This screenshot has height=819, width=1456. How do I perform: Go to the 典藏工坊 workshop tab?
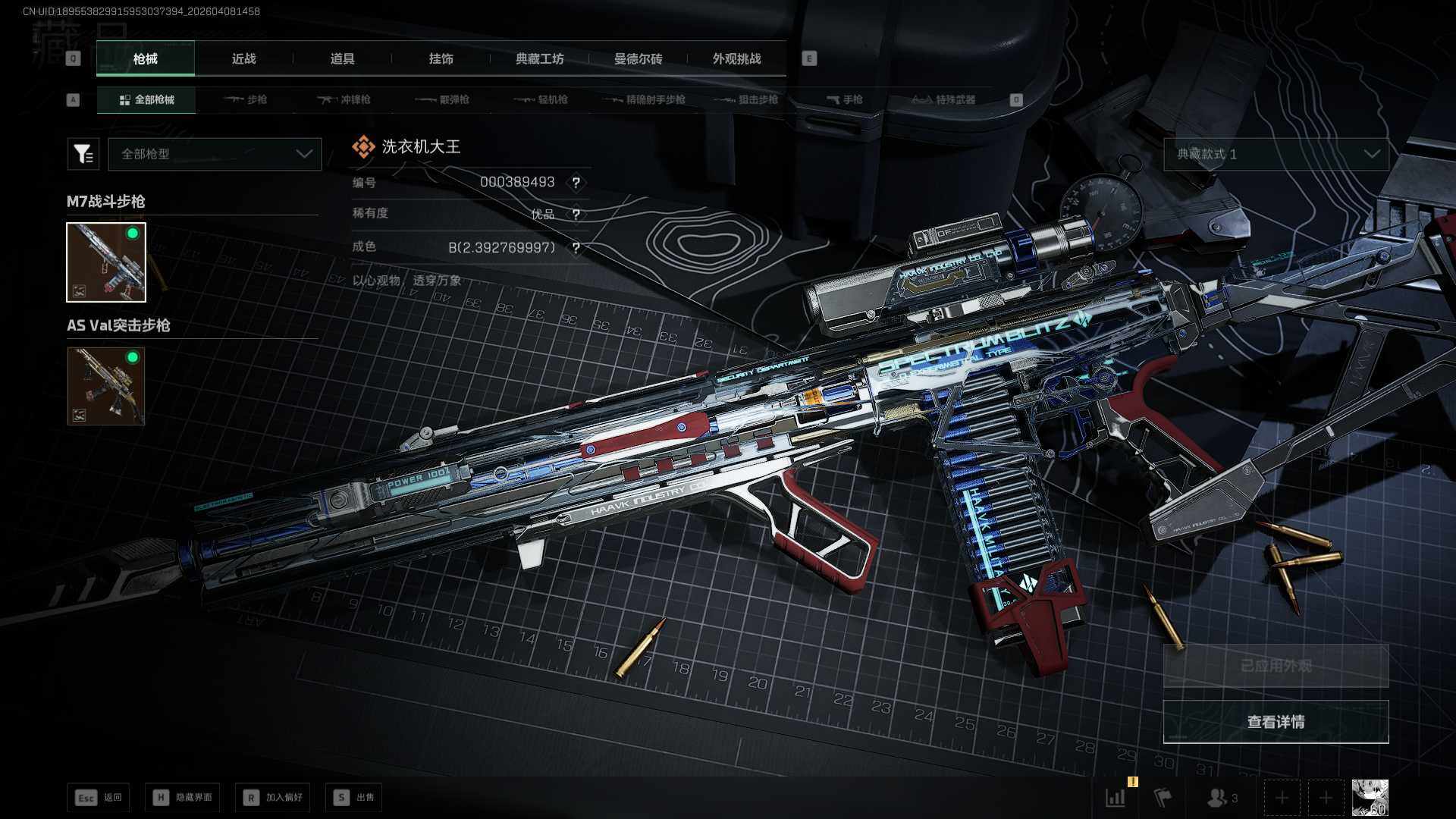point(539,58)
